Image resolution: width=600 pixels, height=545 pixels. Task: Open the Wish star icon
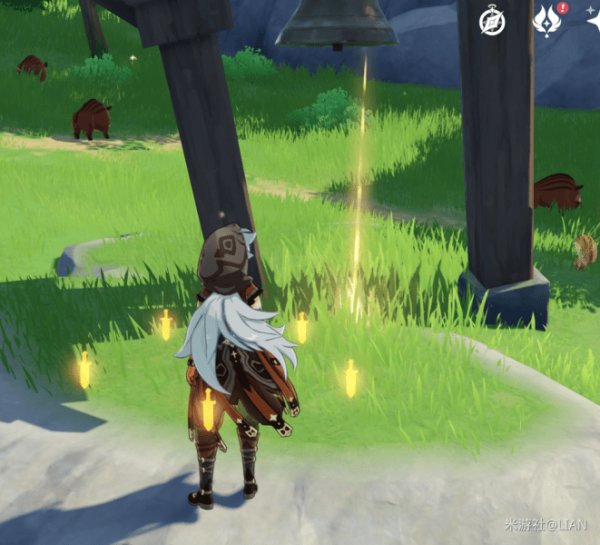[594, 20]
